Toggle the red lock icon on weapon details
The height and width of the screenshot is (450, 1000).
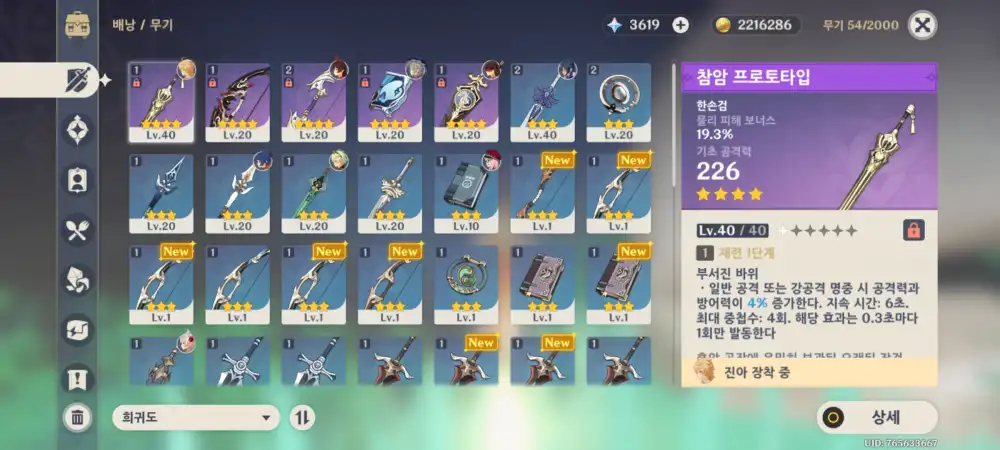pyautogui.click(x=913, y=230)
